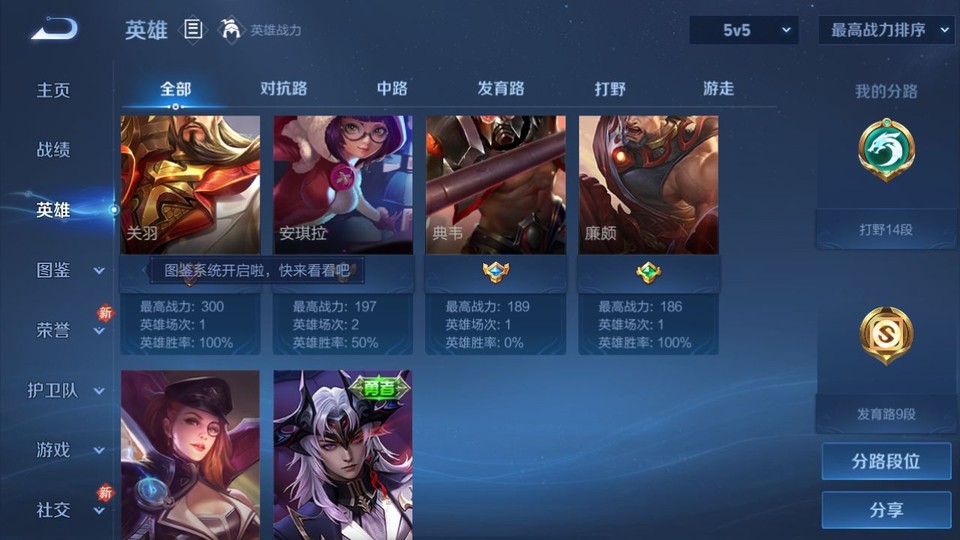Switch to the 发育路 tab

pos(501,88)
